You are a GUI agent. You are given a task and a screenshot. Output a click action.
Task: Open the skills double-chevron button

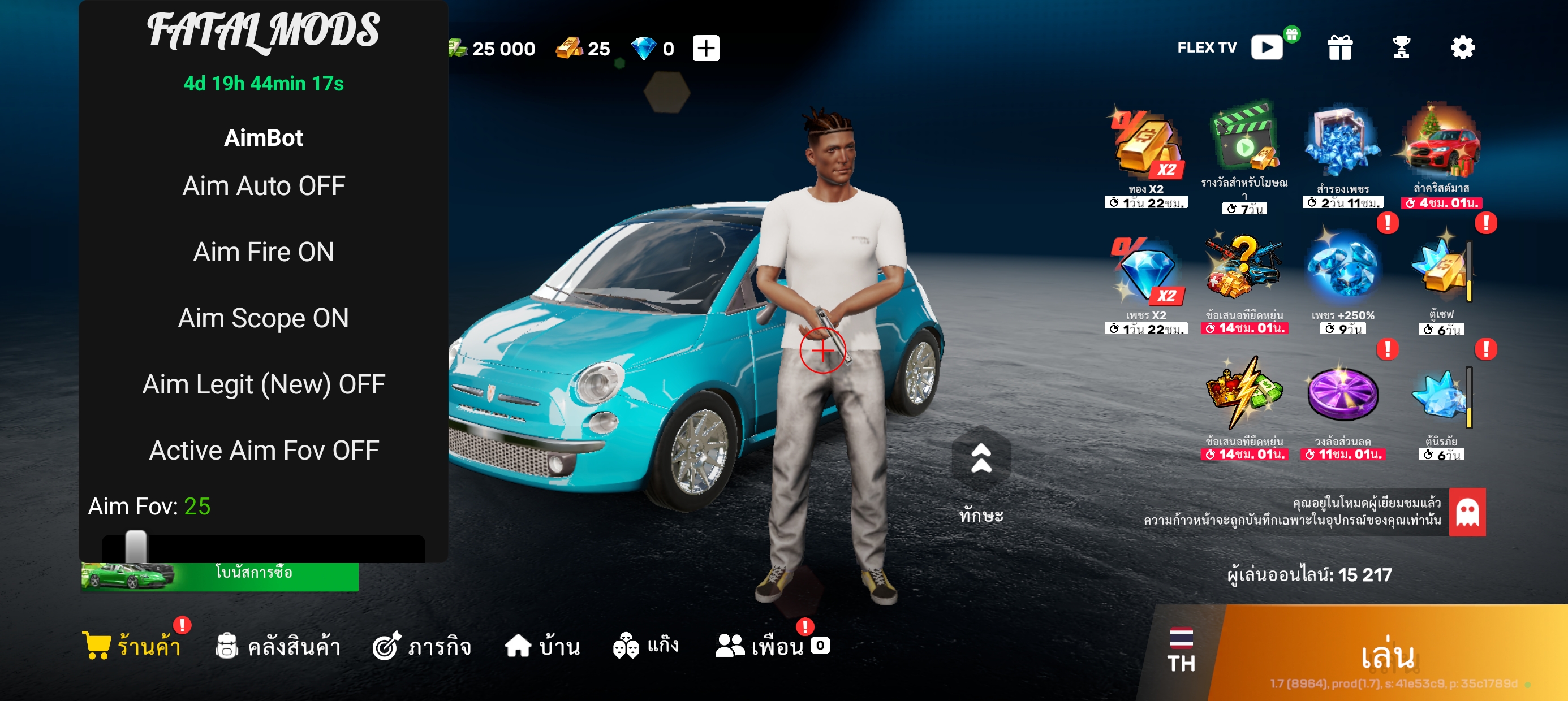[x=981, y=460]
